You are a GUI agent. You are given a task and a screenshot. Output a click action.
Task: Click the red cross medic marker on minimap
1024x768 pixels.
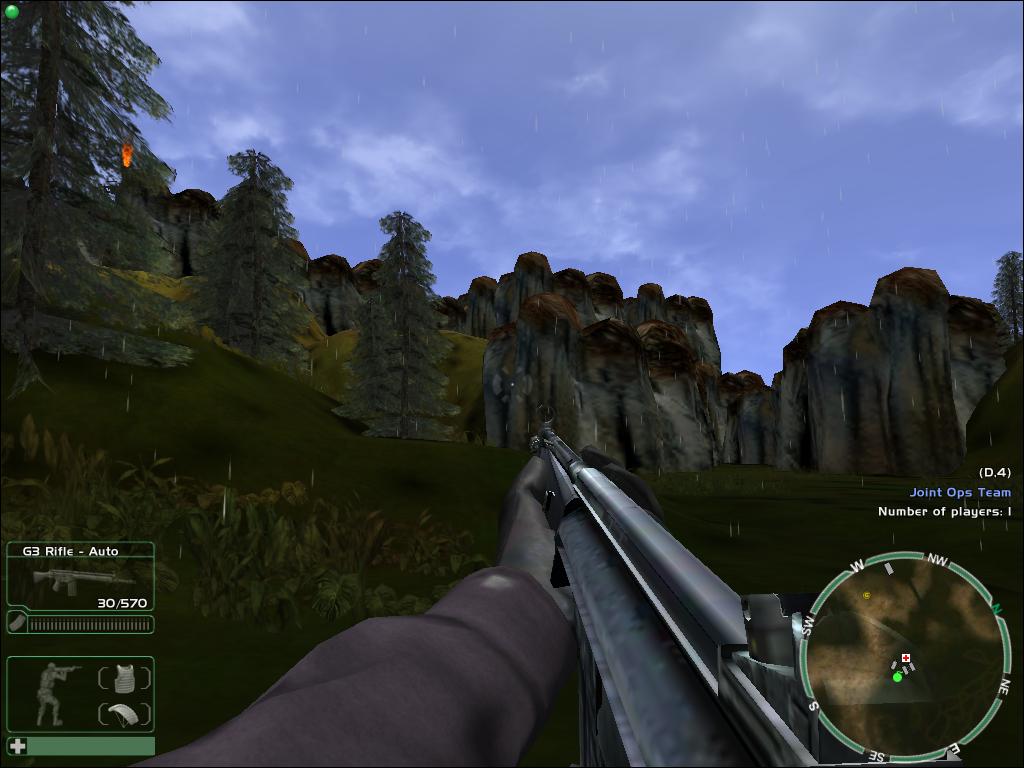pyautogui.click(x=906, y=658)
